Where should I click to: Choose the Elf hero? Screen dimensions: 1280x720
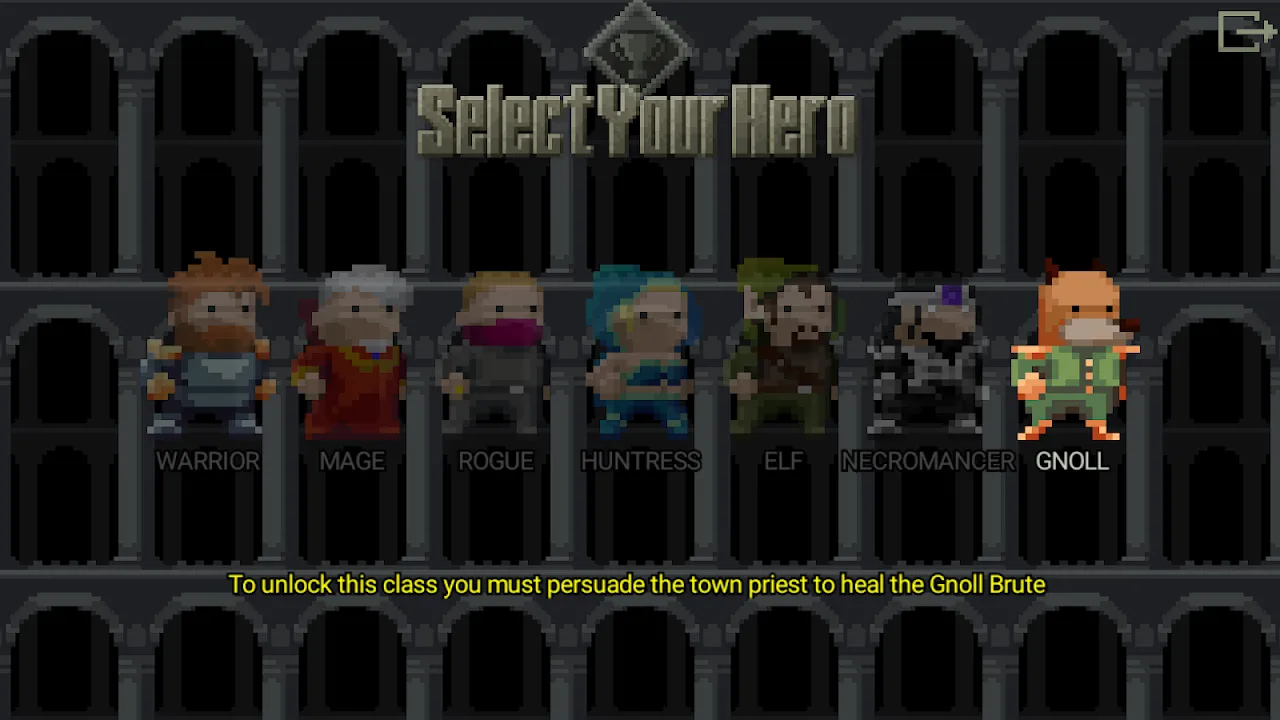coord(784,350)
